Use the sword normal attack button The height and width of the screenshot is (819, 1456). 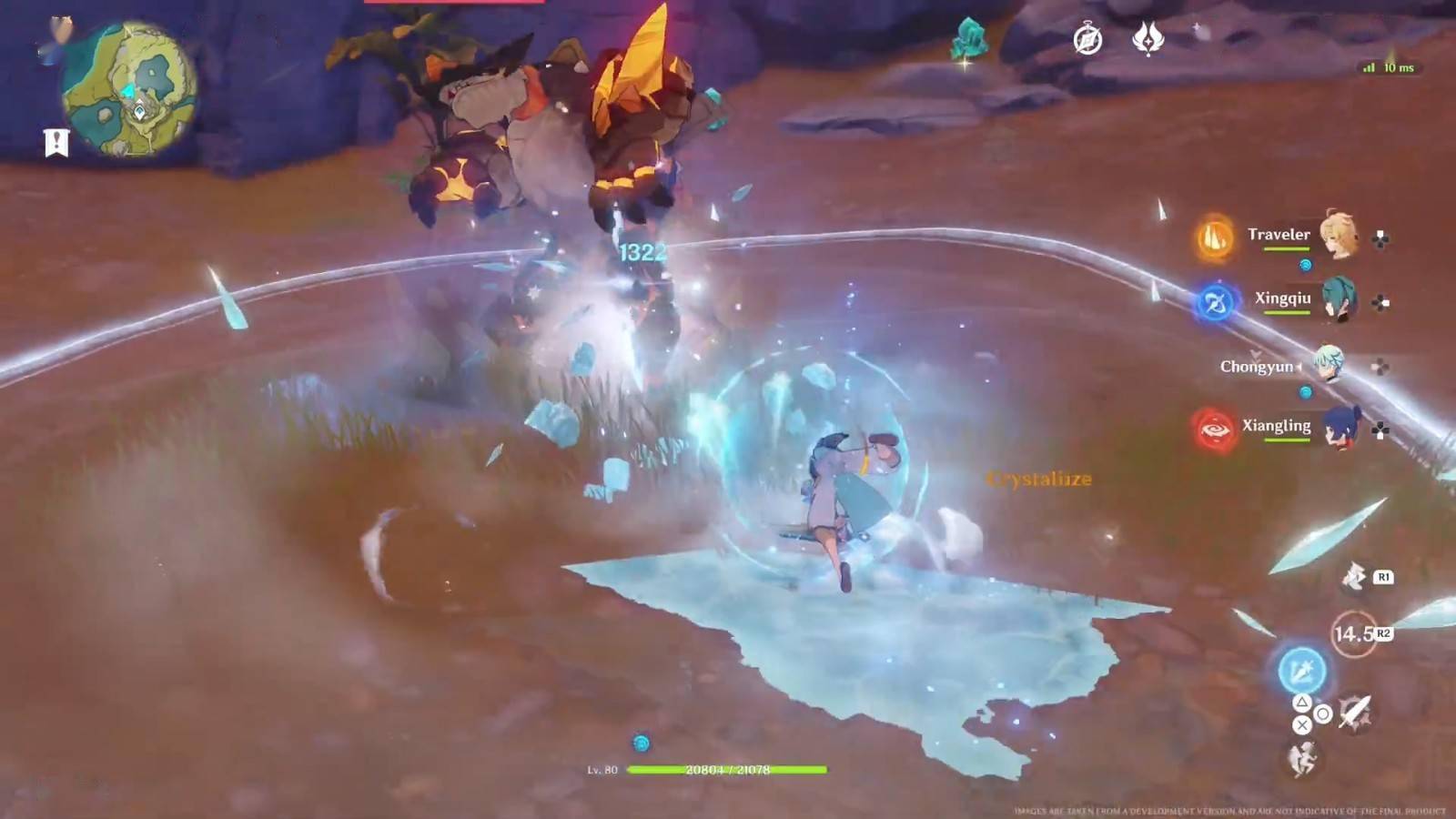click(x=1355, y=711)
